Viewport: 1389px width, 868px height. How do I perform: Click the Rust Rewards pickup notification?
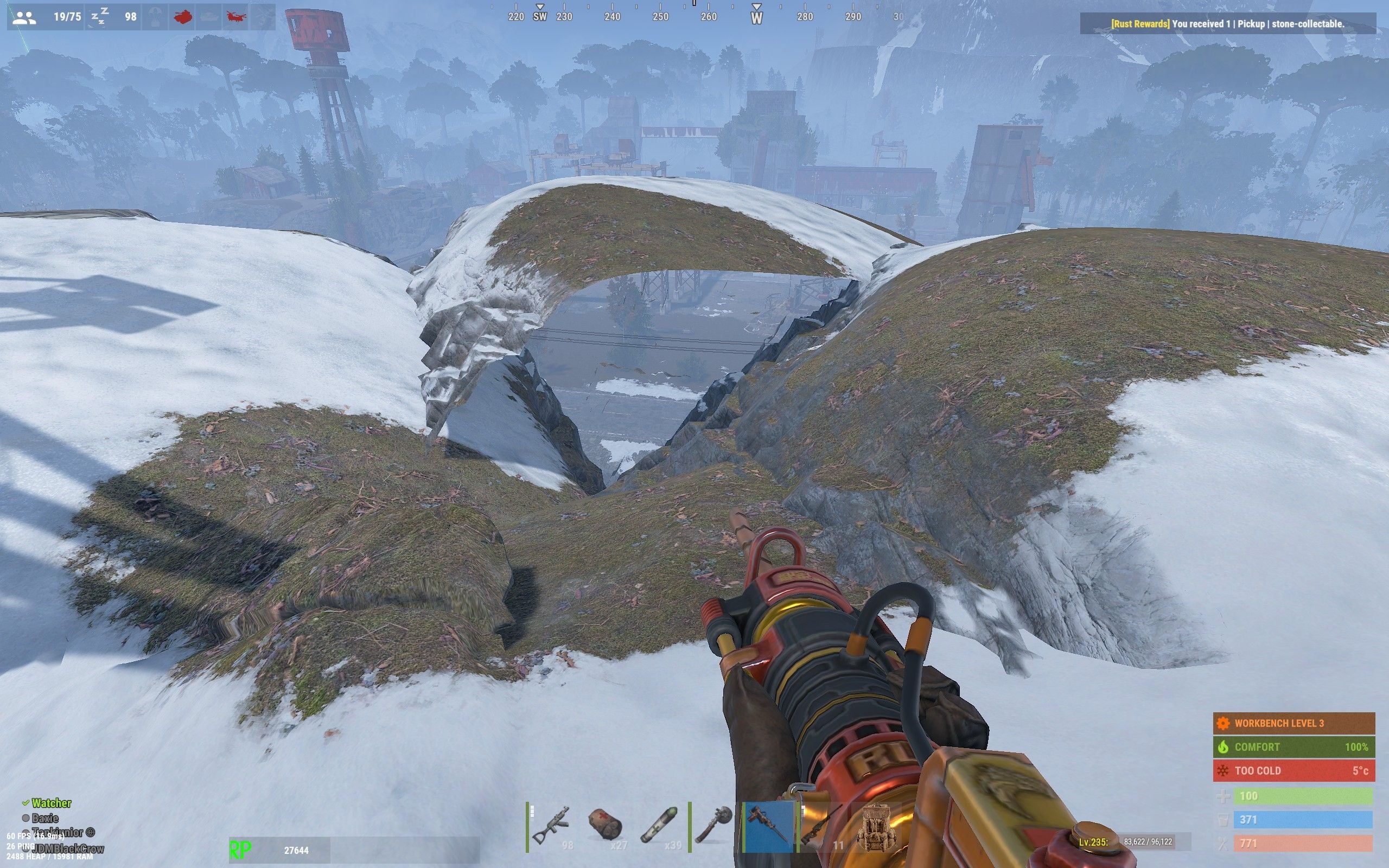click(x=1227, y=24)
